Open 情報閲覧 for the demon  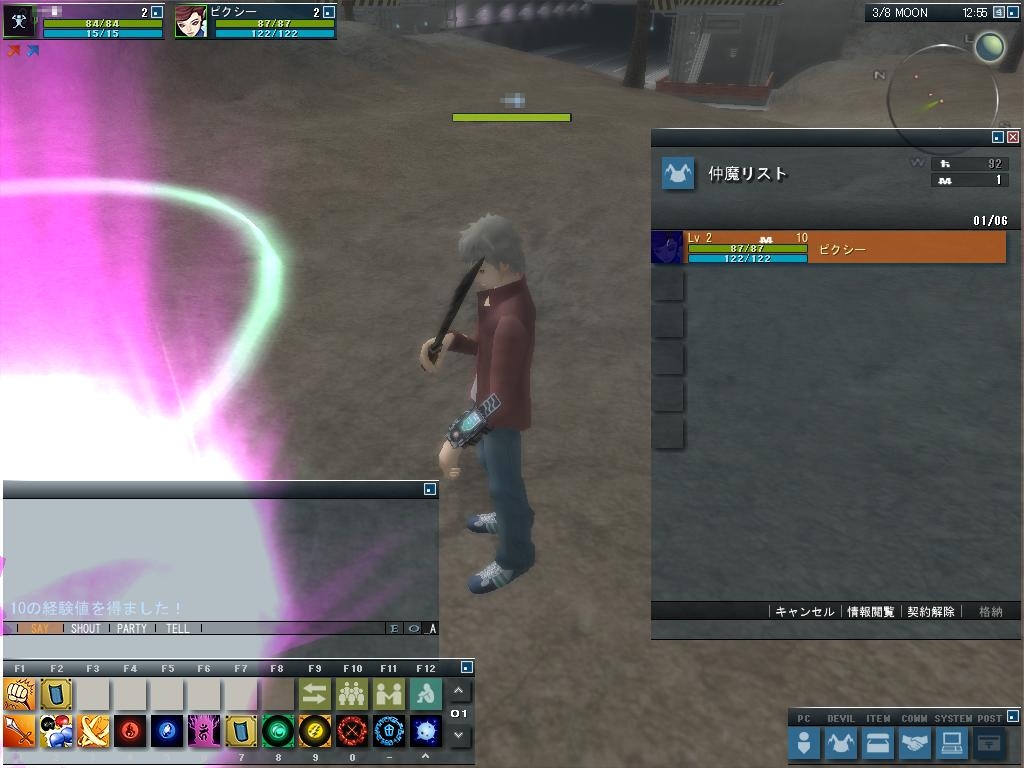click(870, 612)
